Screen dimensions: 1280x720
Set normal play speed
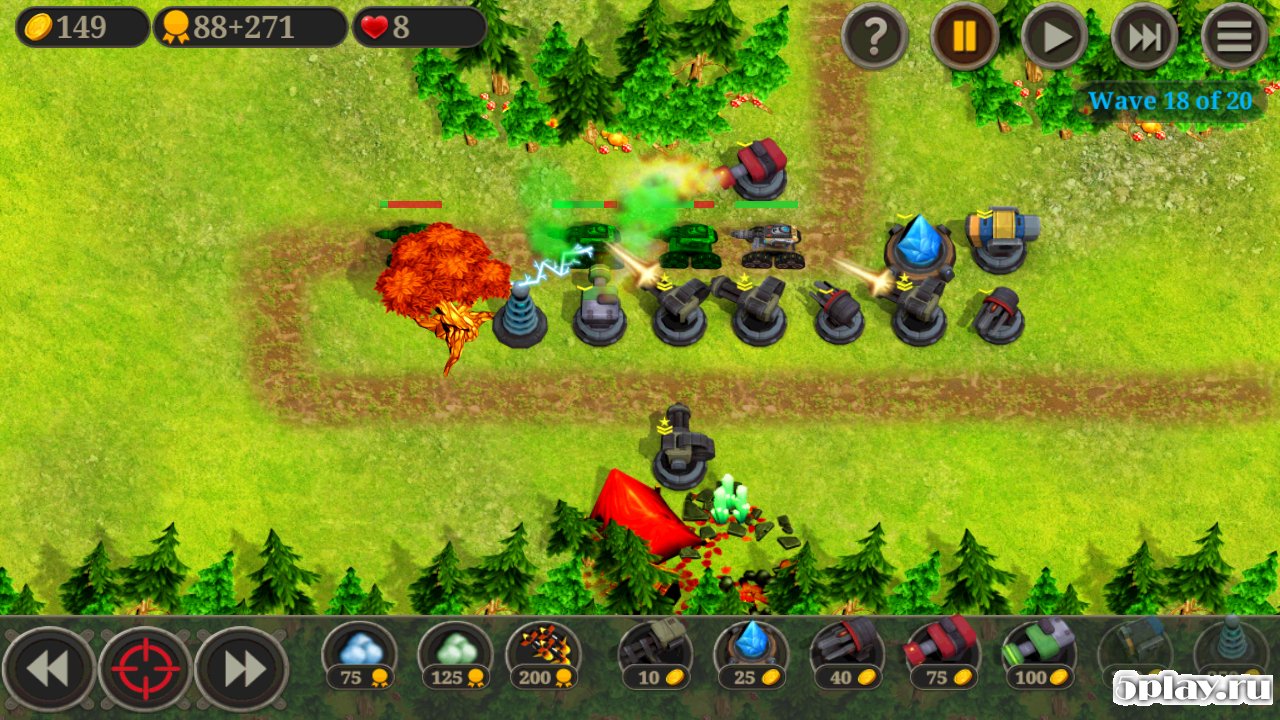tap(1054, 37)
